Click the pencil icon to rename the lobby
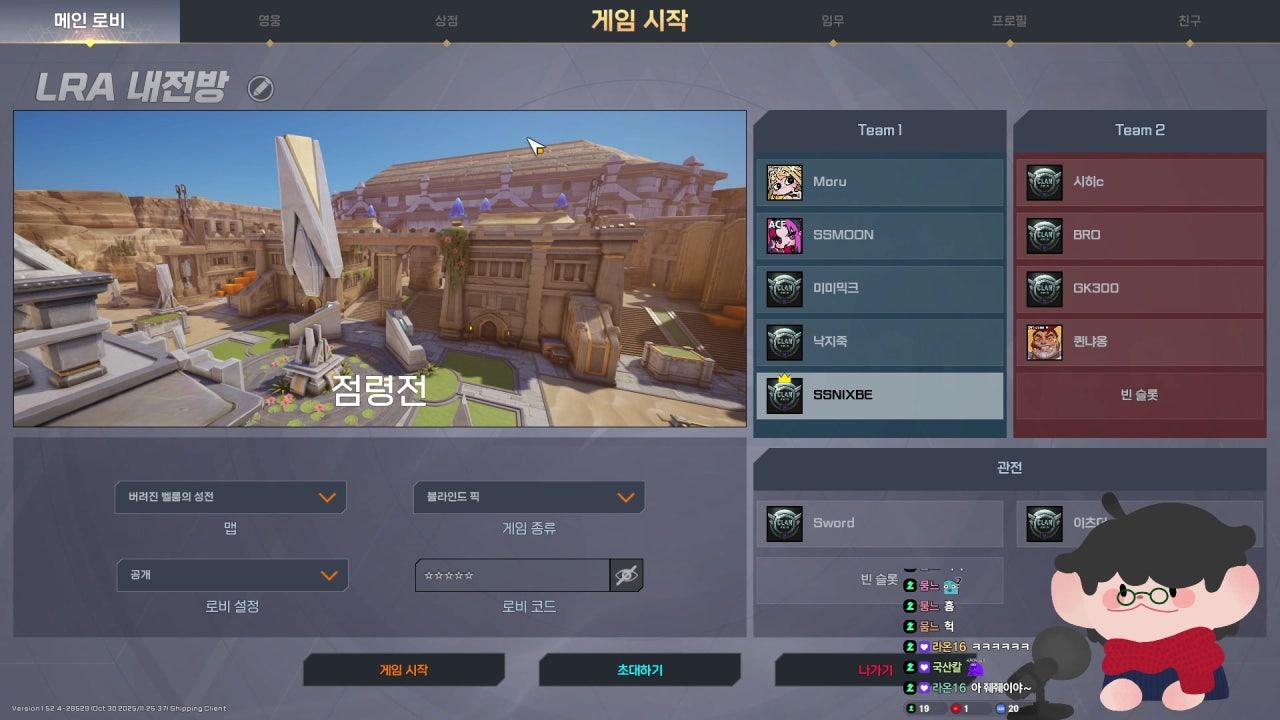Viewport: 1280px width, 720px height. pyautogui.click(x=262, y=88)
